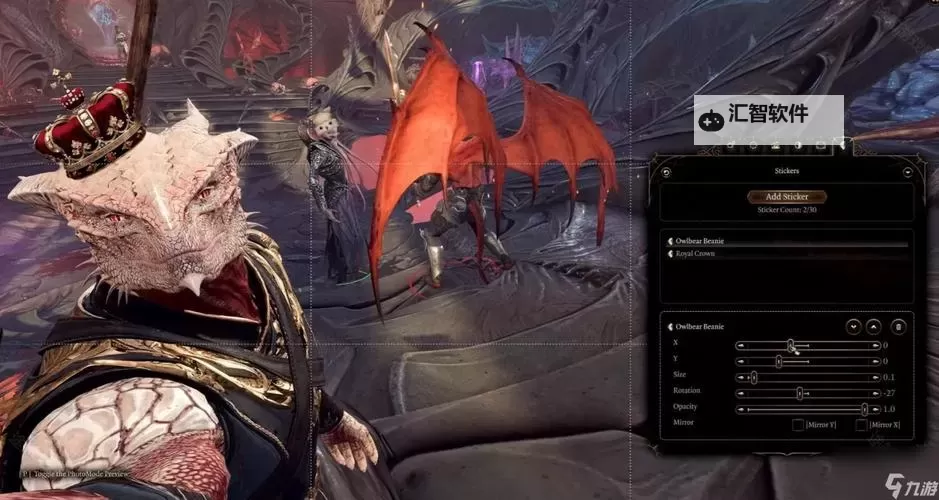939x500 pixels.
Task: Increase Rotation with the slider's right arrow
Action: point(876,393)
